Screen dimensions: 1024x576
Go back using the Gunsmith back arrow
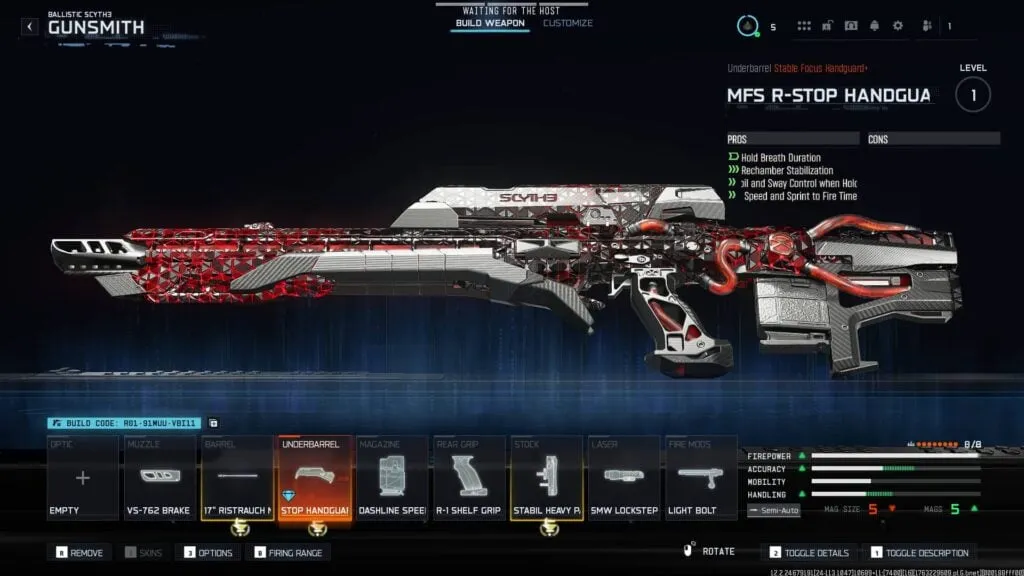30,27
